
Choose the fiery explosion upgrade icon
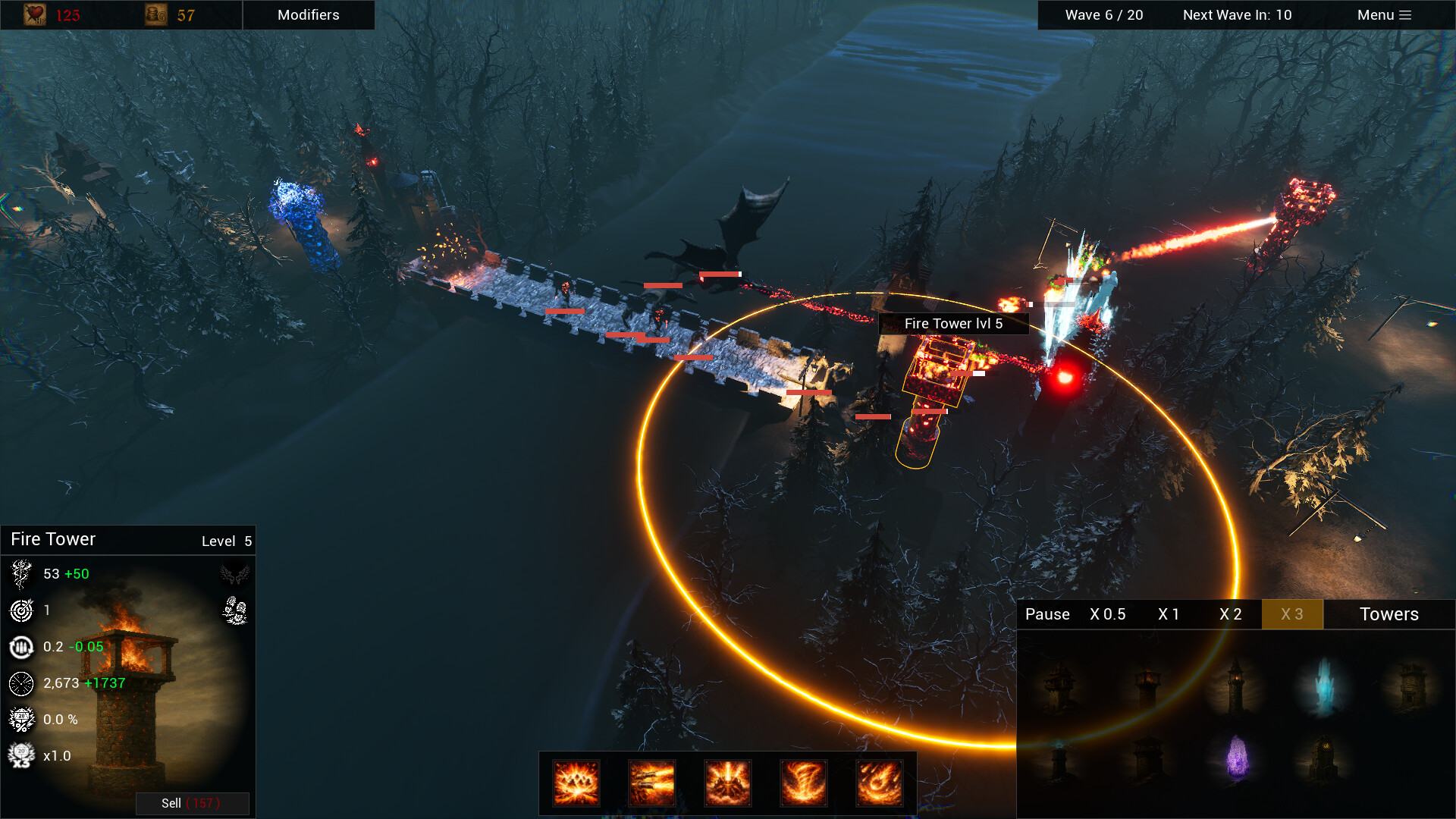pyautogui.click(x=576, y=783)
